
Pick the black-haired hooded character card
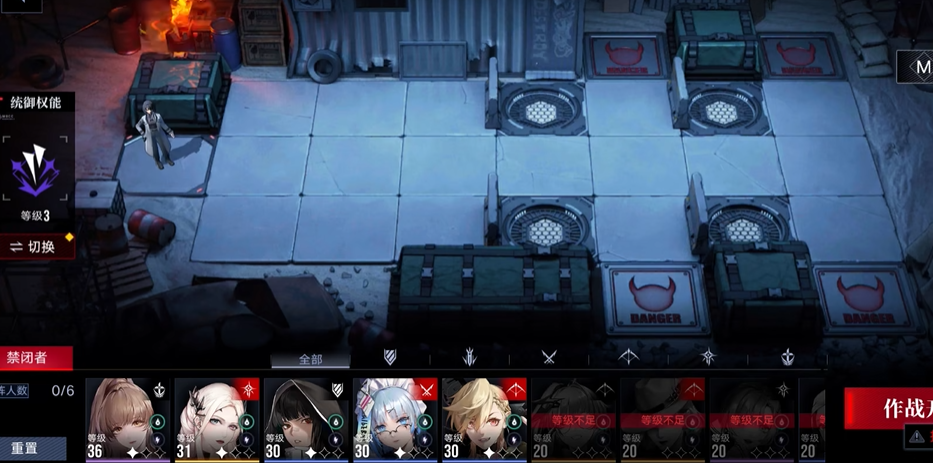click(305, 418)
